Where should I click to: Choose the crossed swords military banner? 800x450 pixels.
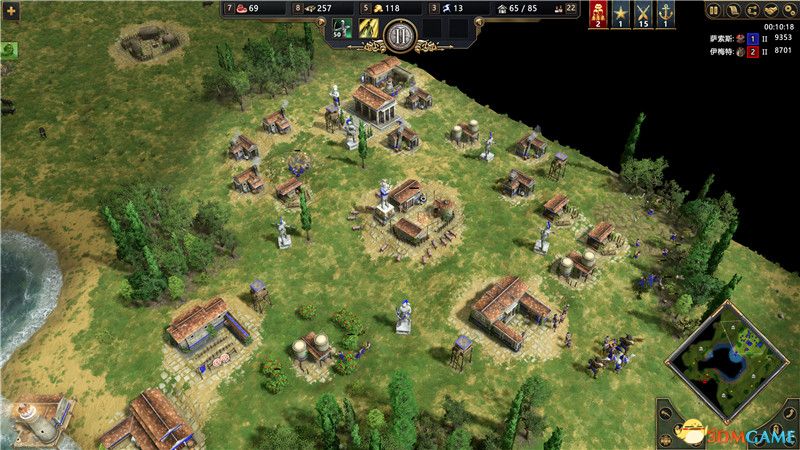pyautogui.click(x=643, y=13)
